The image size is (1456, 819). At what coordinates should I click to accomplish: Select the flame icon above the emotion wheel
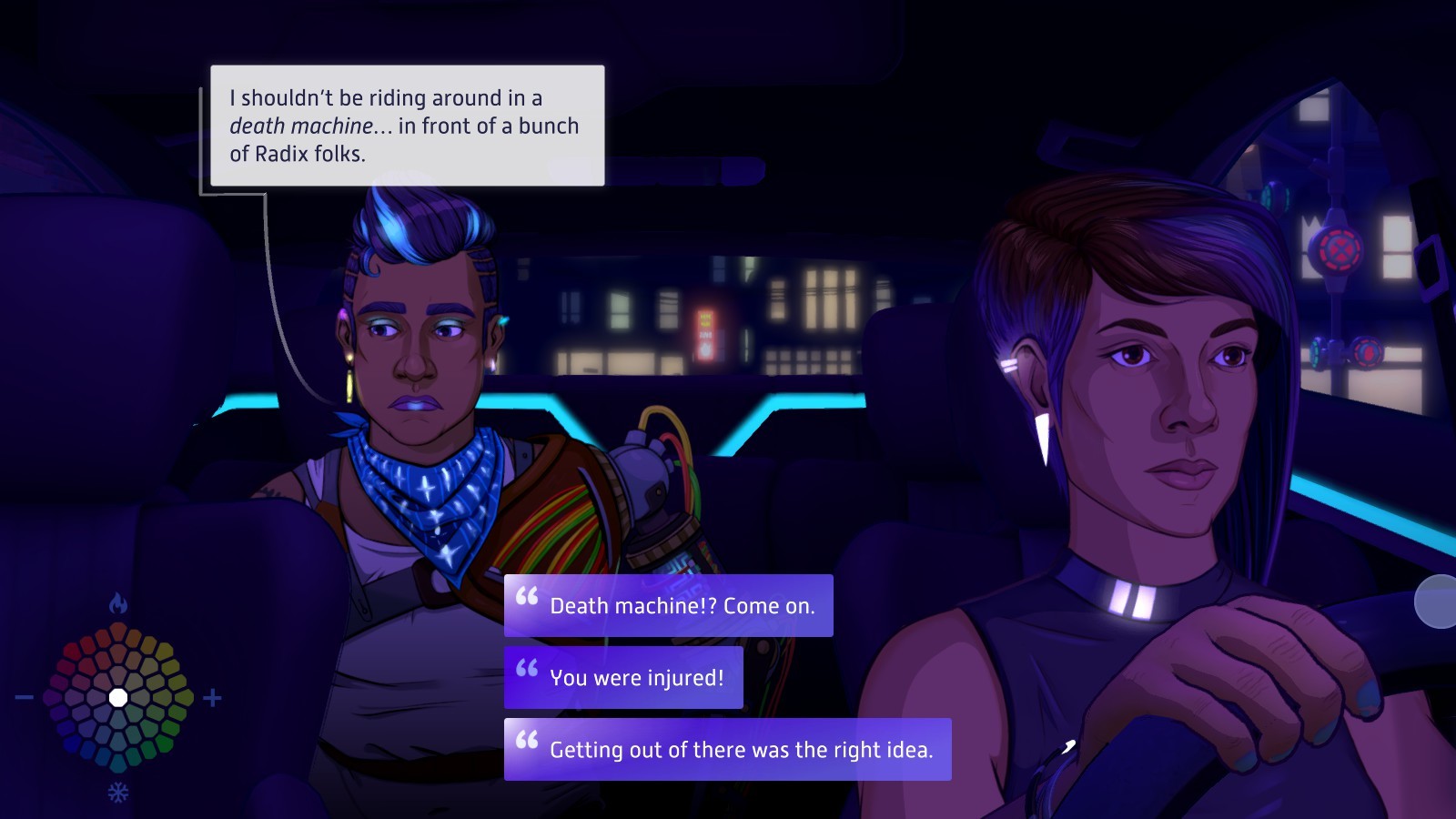coord(117,603)
